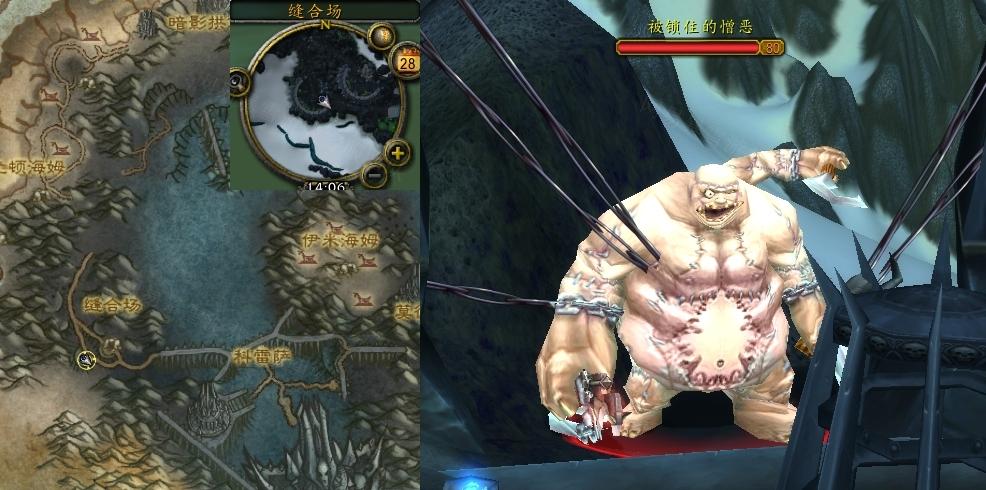Click the clock below the minimap
Image resolution: width=986 pixels, height=490 pixels.
pyautogui.click(x=327, y=186)
